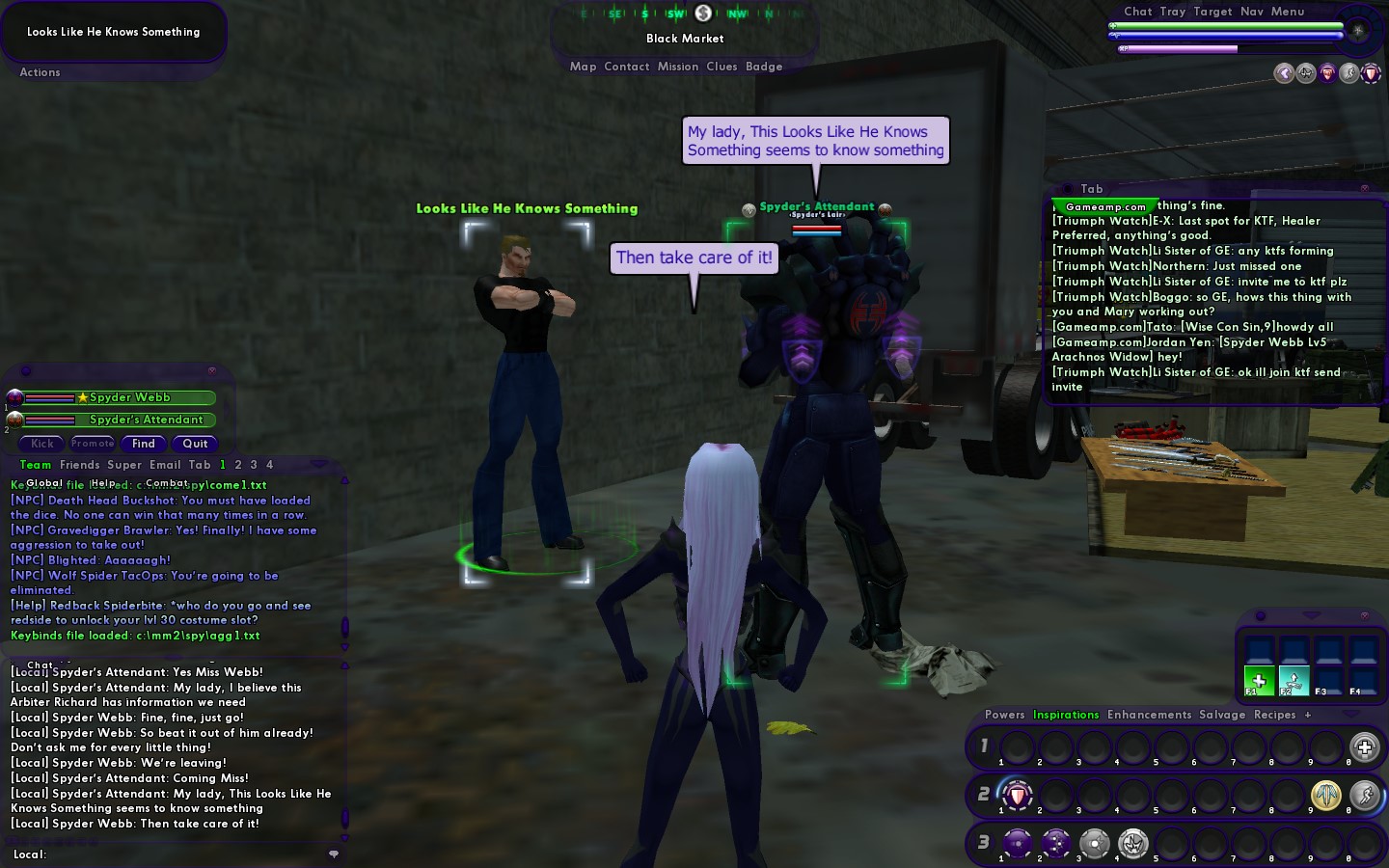Image resolution: width=1389 pixels, height=868 pixels.
Task: Show the Salvage tab
Action: click(x=1221, y=715)
